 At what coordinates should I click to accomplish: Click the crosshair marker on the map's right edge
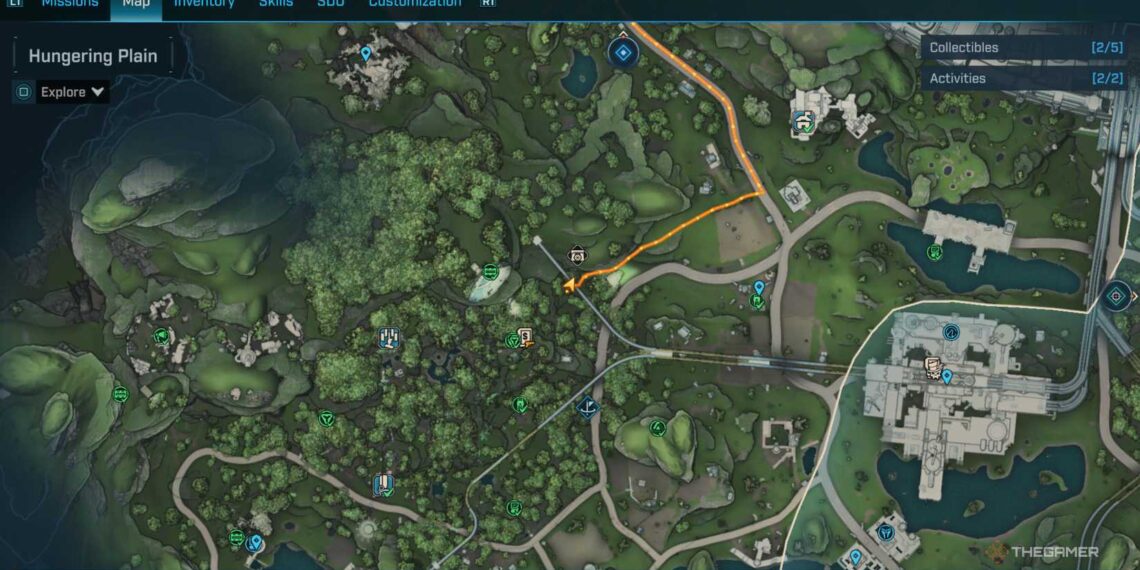click(1116, 296)
